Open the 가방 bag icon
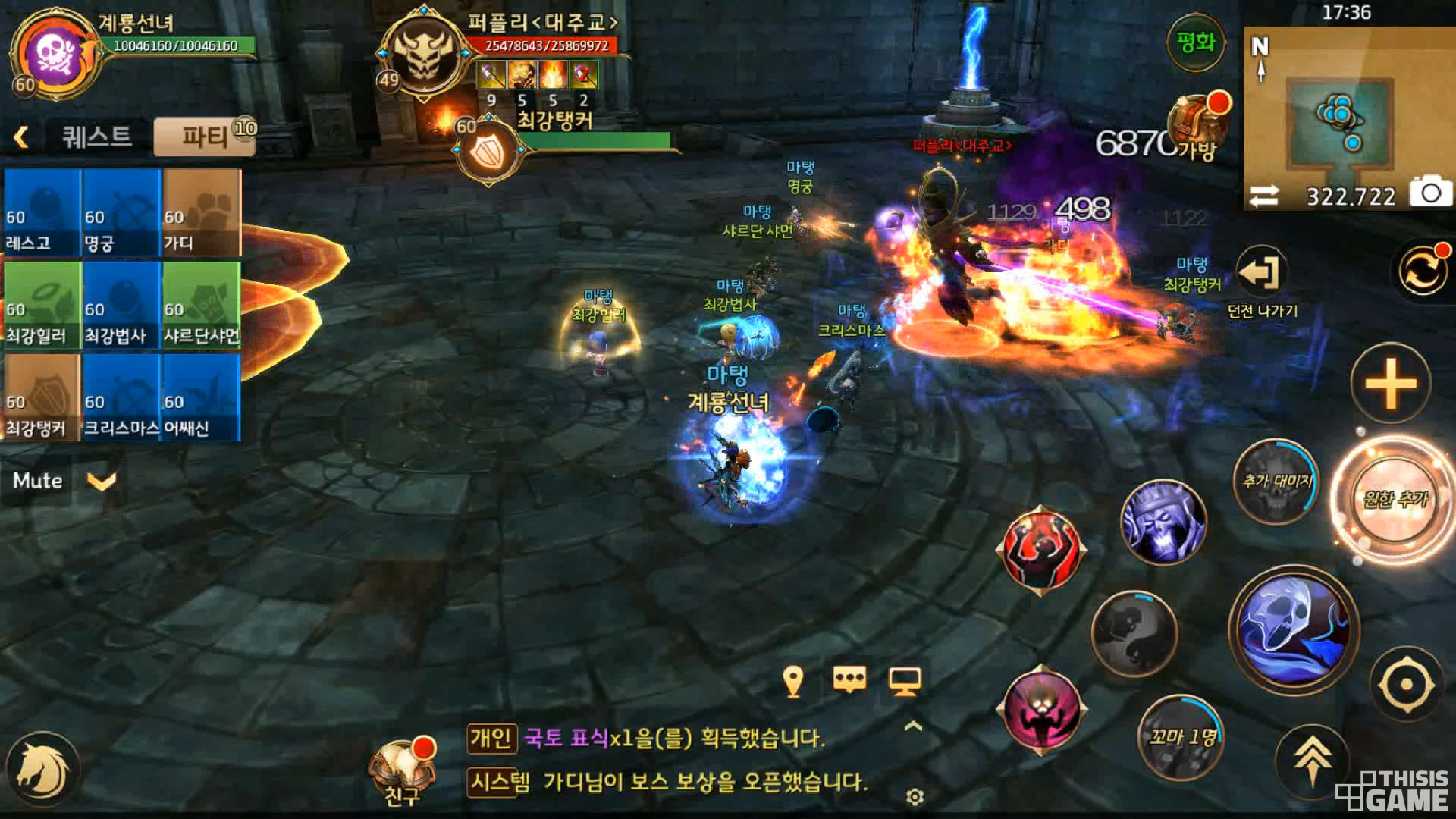The width and height of the screenshot is (1456, 819). [1197, 126]
